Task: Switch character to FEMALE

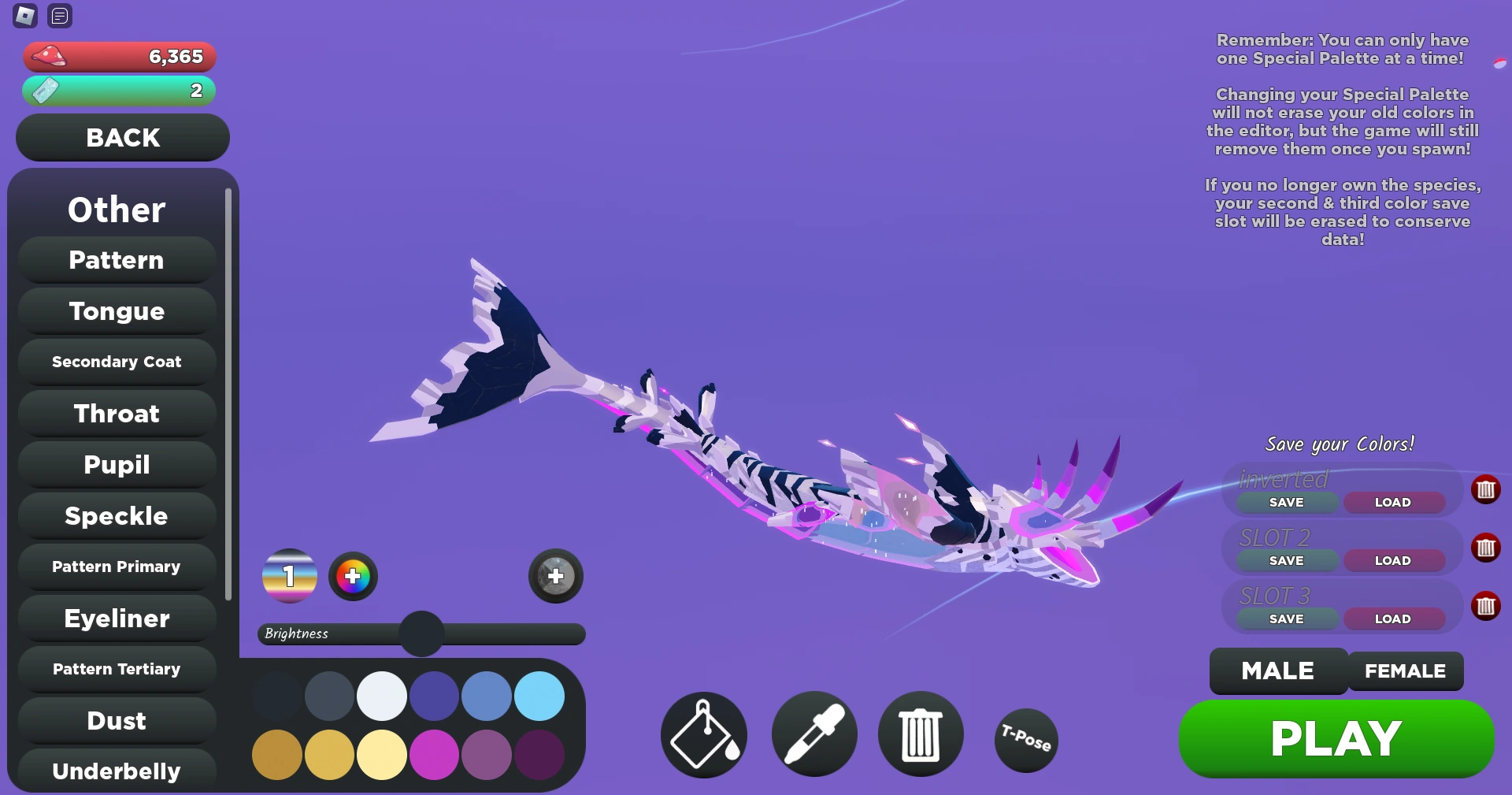Action: (x=1405, y=671)
